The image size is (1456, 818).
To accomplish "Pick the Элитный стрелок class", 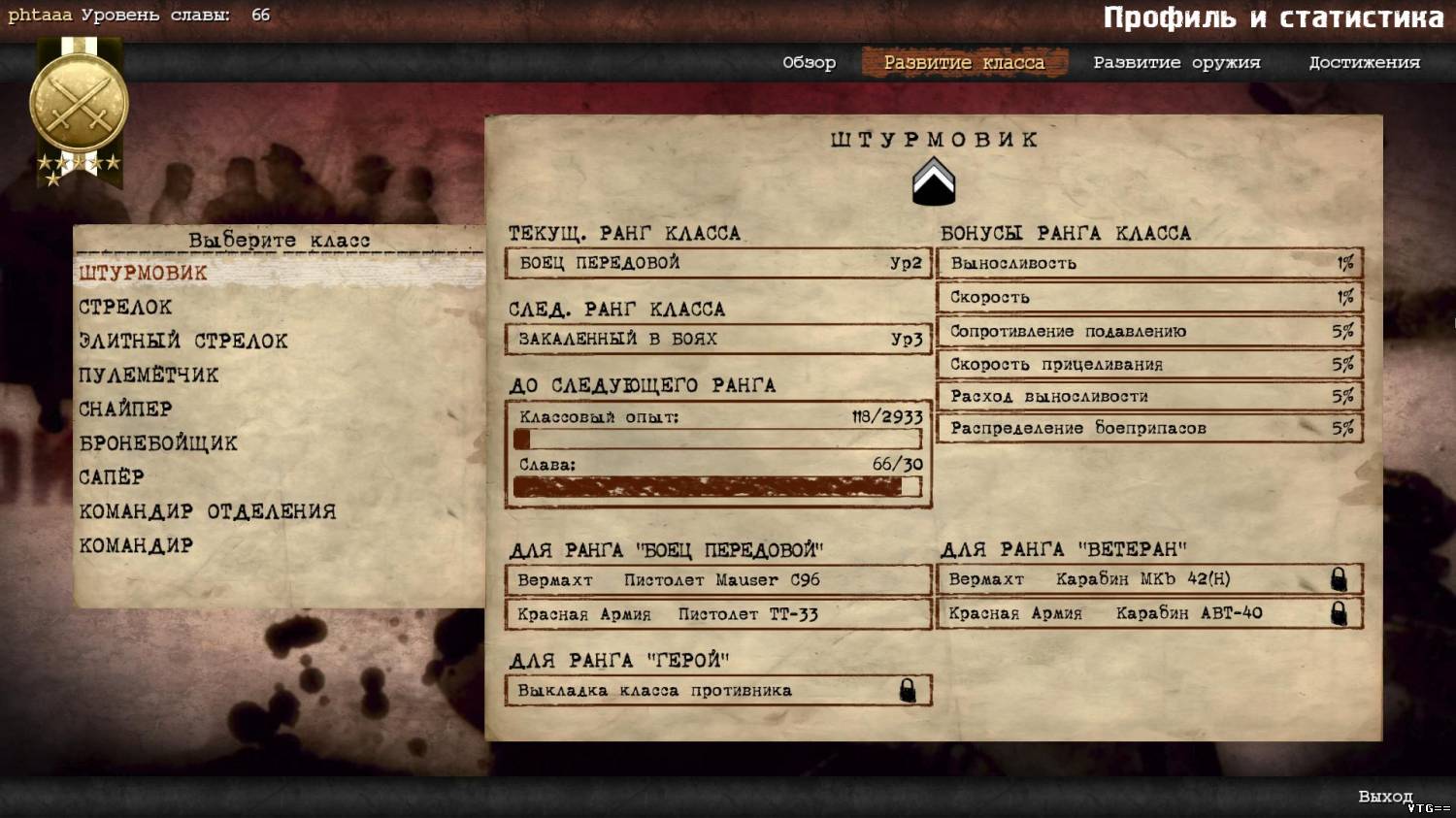I will [183, 342].
